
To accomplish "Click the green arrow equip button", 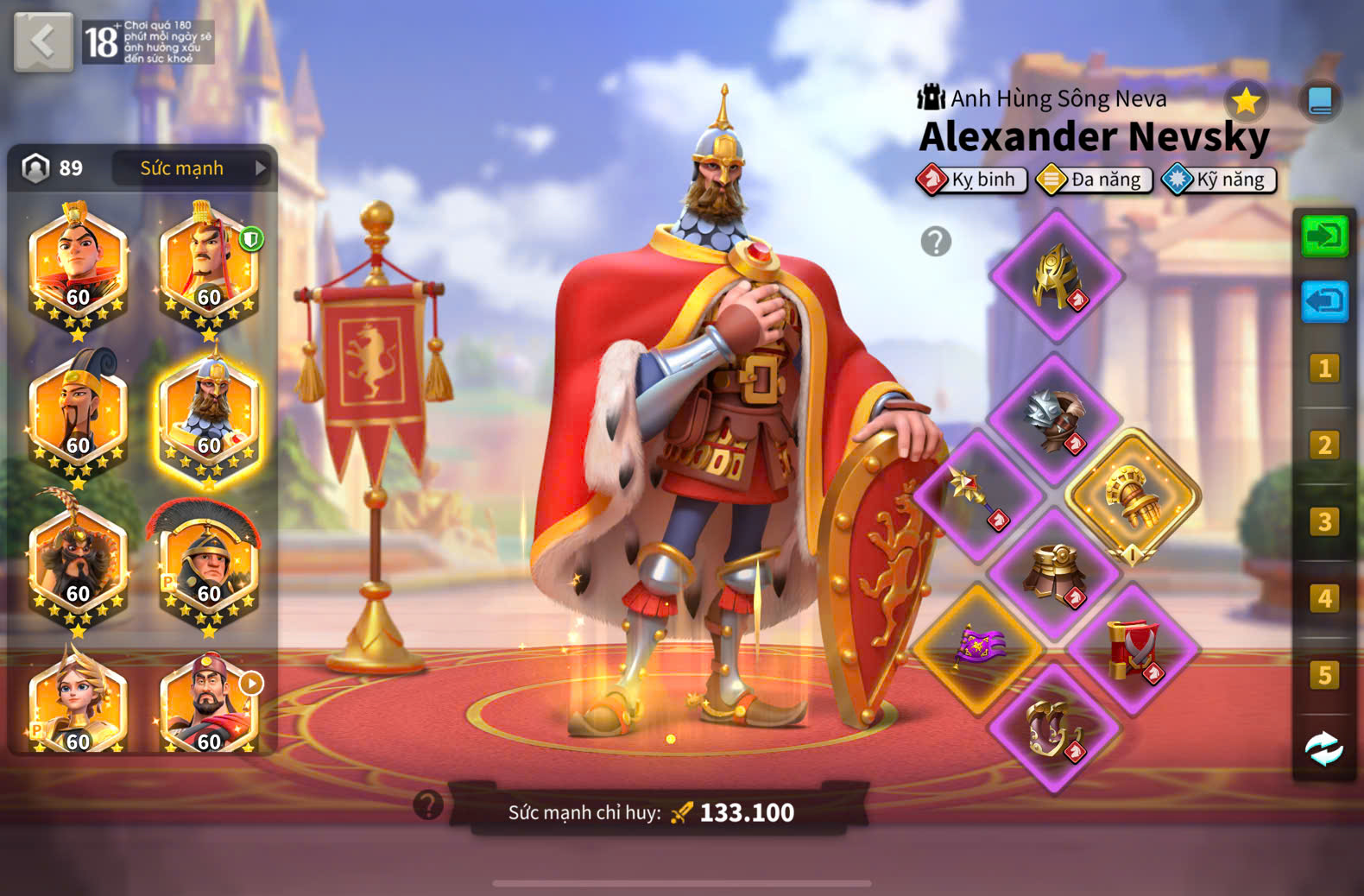I will 1324,237.
